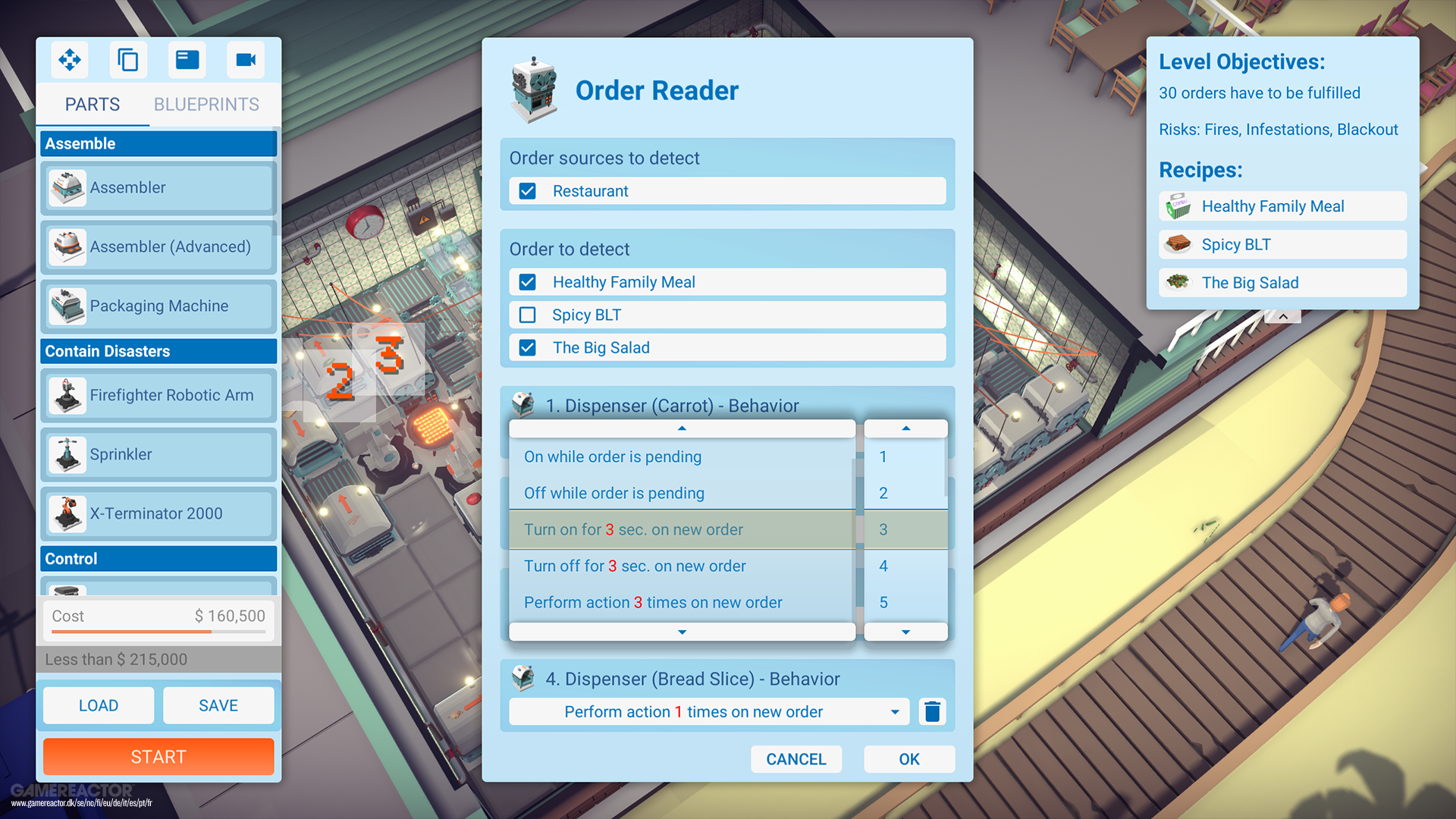The width and height of the screenshot is (1456, 819).
Task: Cancel the Order Reader dialog
Action: pyautogui.click(x=795, y=759)
